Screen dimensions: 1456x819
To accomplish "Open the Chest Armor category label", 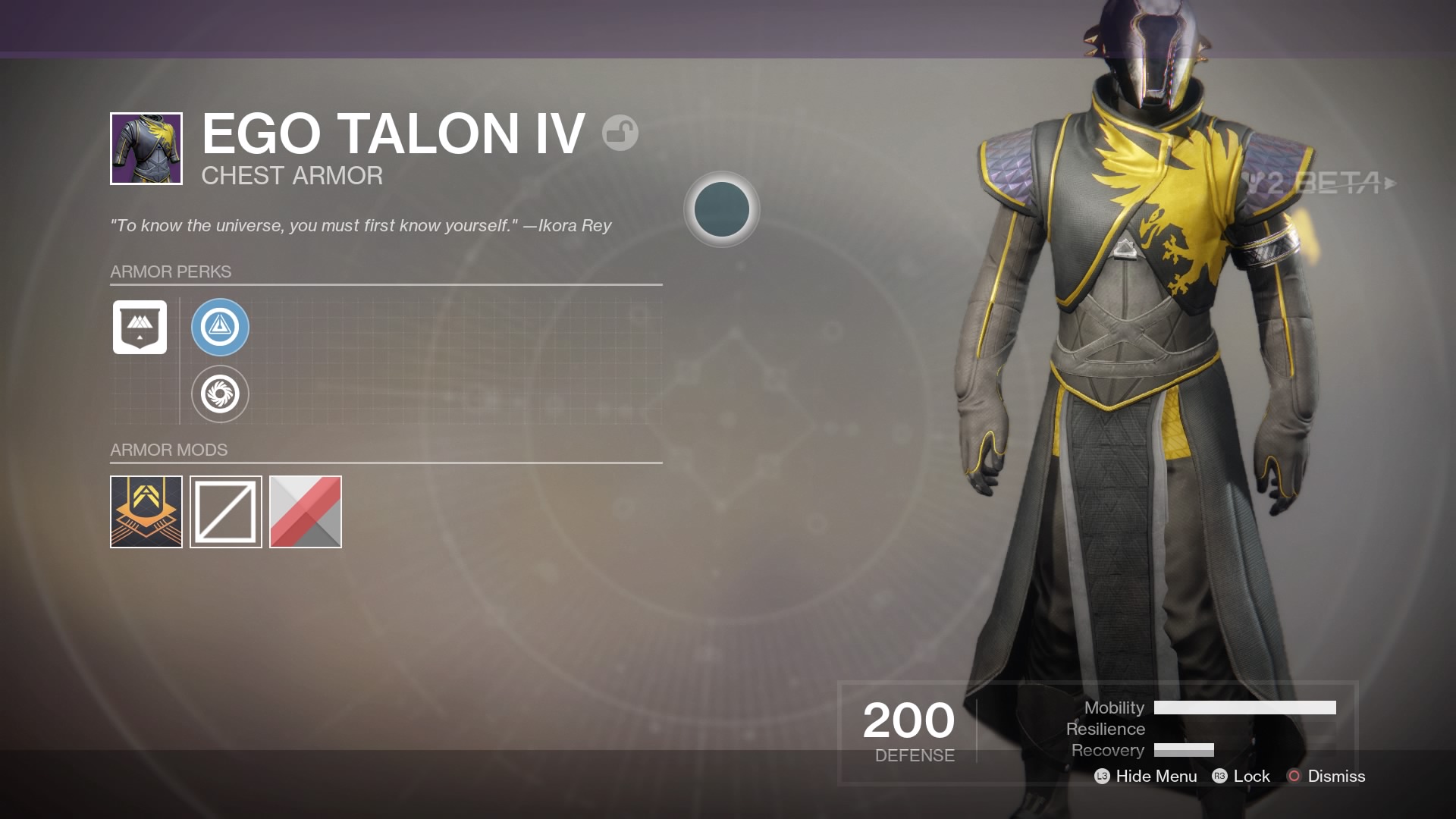I will coord(292,175).
